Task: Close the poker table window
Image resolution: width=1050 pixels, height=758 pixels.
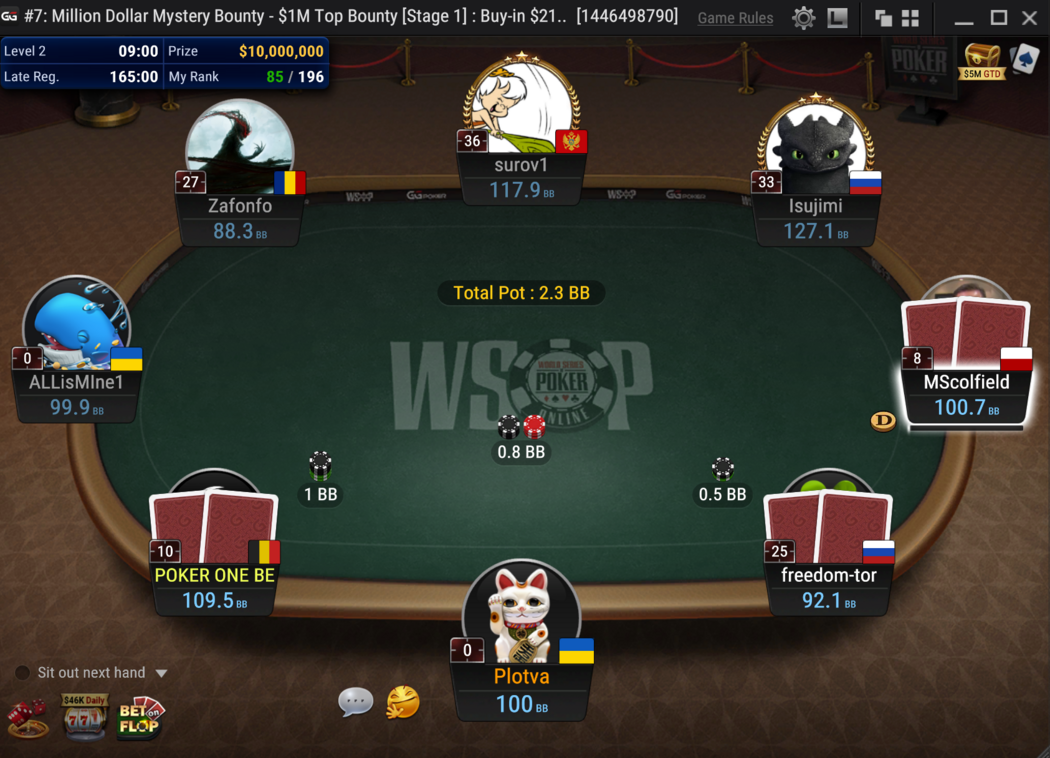Action: 1029,18
